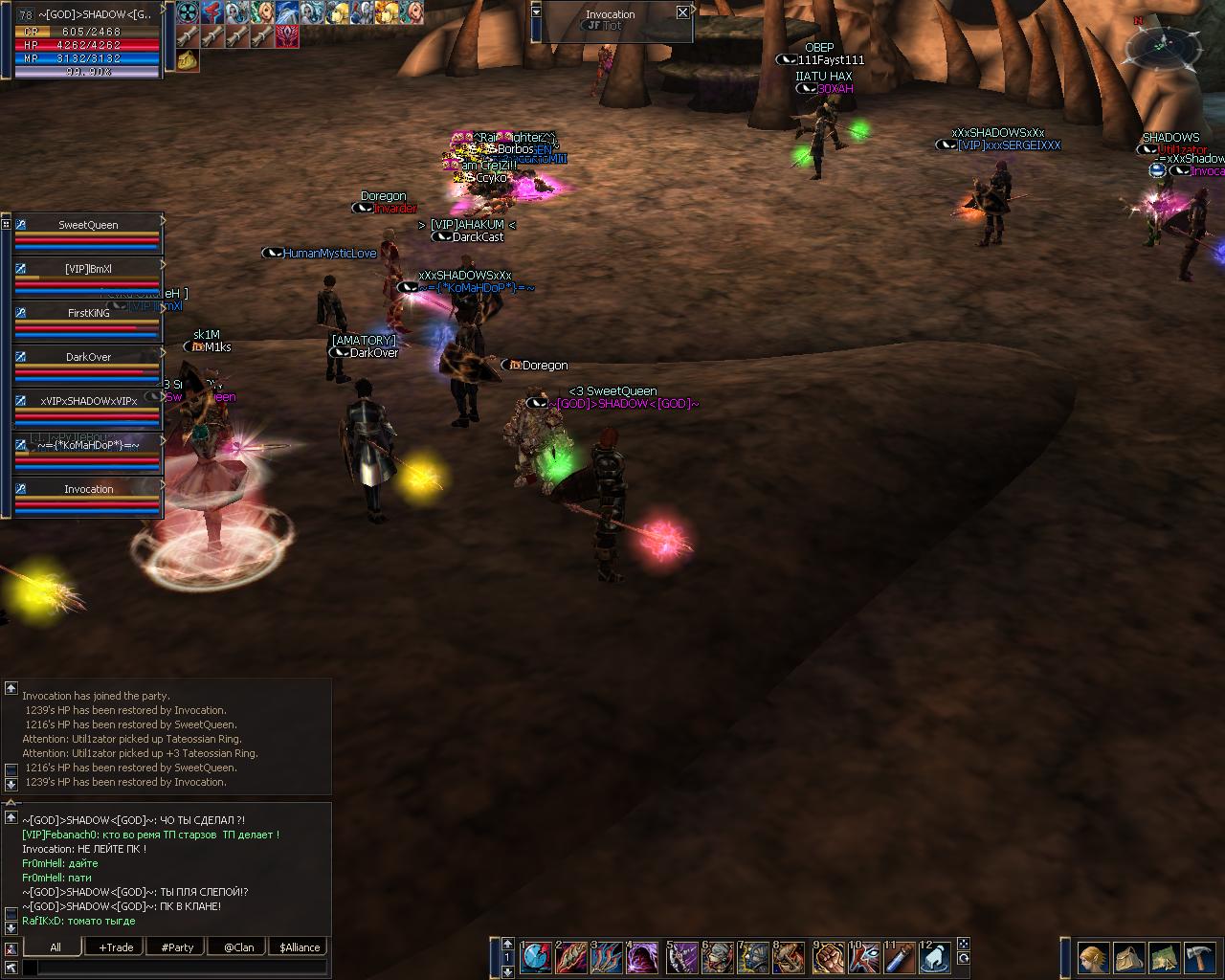Screen dimensions: 1225x980
Task: Activate the blue orb skill in slot 1
Action: [536, 956]
